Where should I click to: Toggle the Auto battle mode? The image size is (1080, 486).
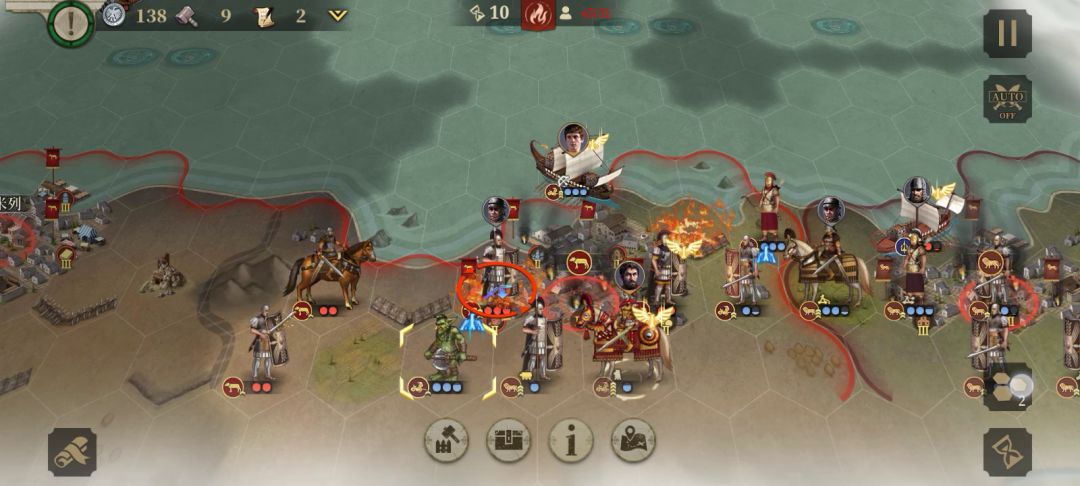click(x=1007, y=99)
